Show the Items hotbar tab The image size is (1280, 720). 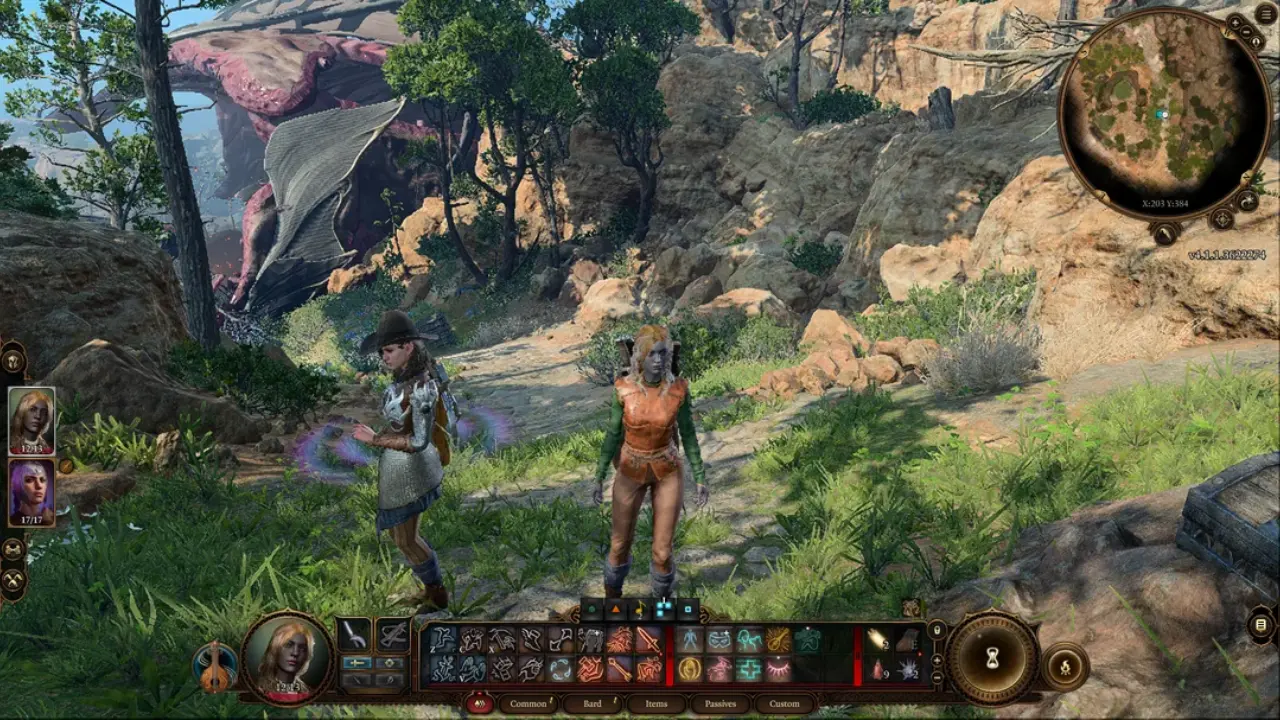click(656, 704)
